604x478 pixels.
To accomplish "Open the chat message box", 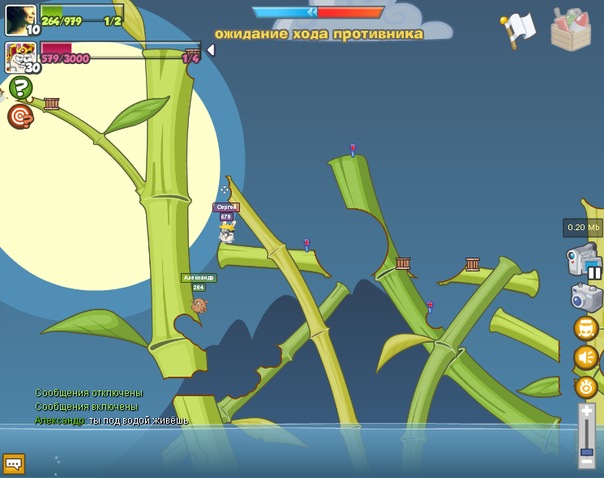I will point(14,463).
